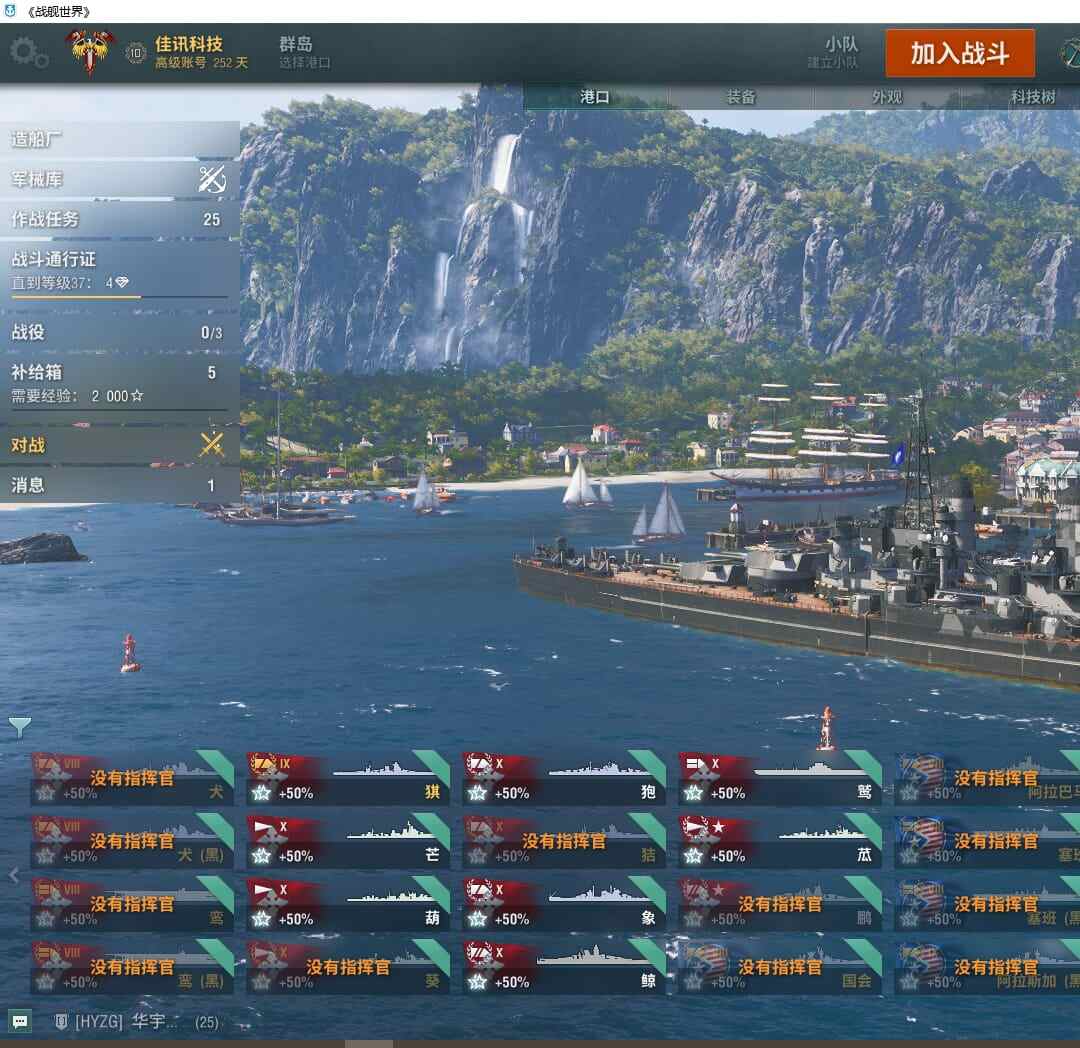Open the 对战 crossed-swords entry
The width and height of the screenshot is (1080, 1048).
click(x=120, y=445)
